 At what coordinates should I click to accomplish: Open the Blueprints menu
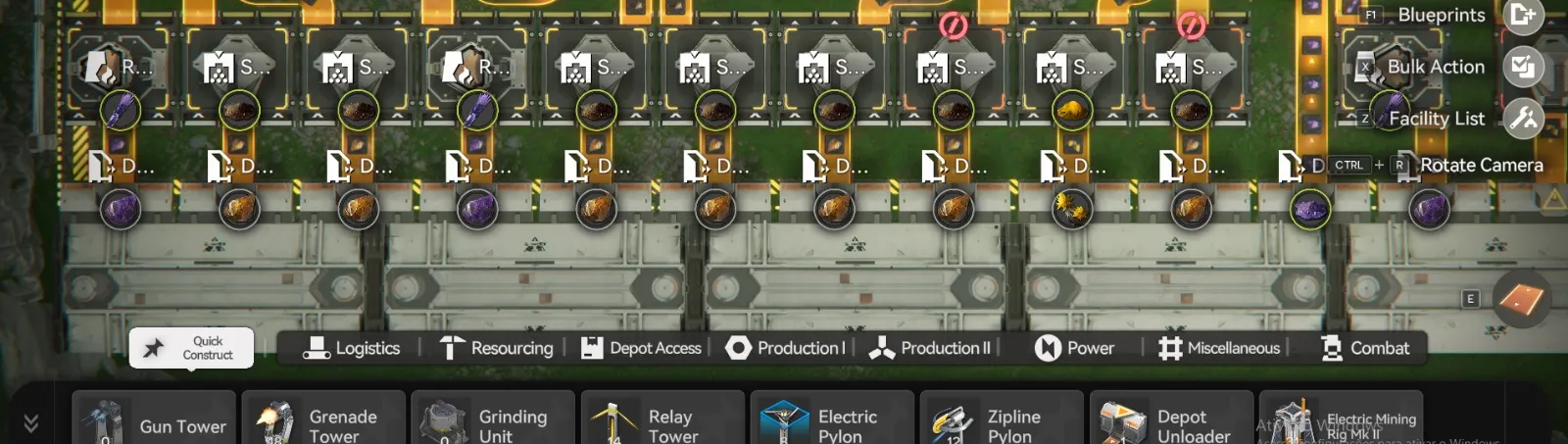pos(1523,15)
